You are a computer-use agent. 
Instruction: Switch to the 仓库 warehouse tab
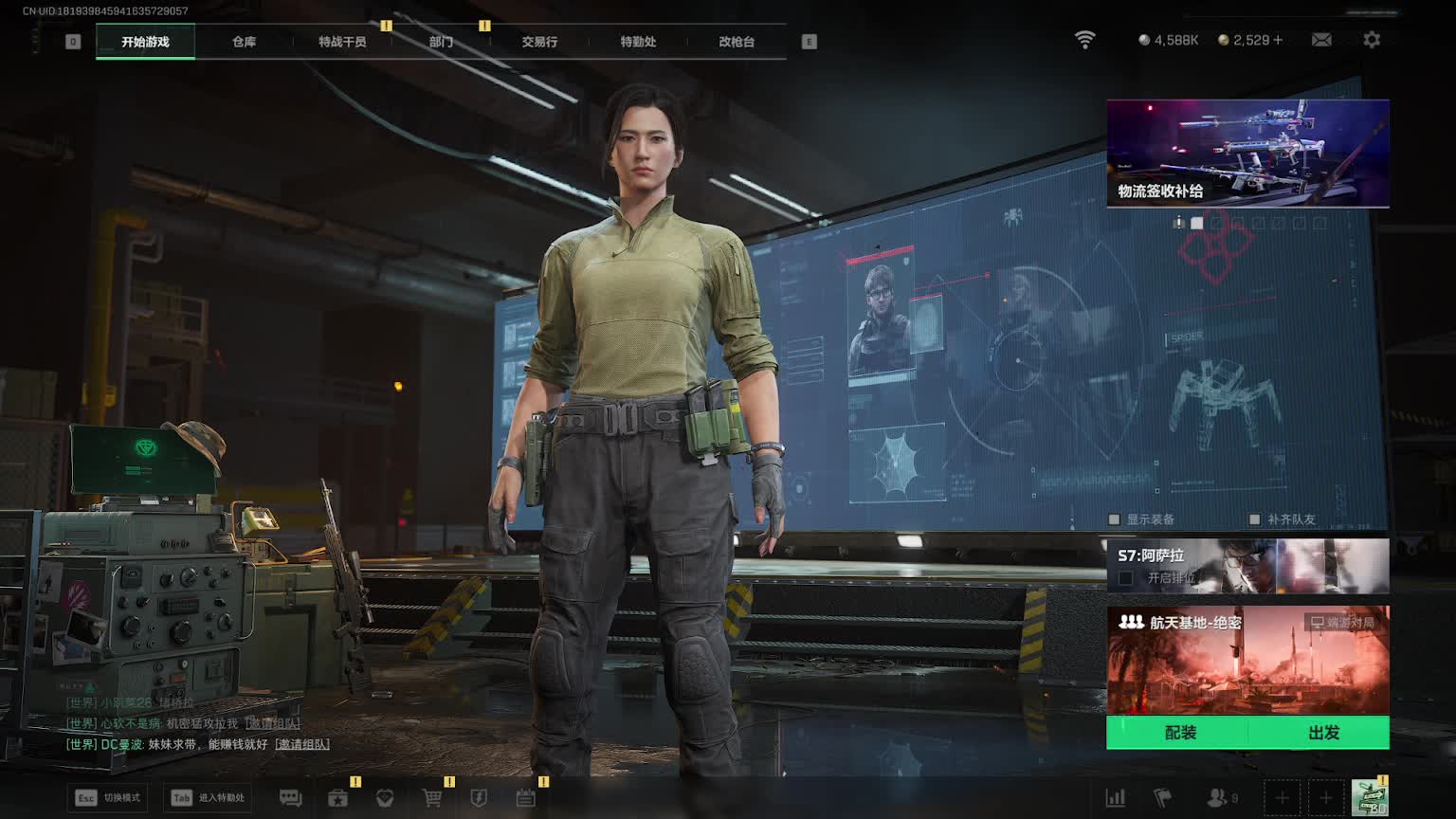pyautogui.click(x=244, y=42)
